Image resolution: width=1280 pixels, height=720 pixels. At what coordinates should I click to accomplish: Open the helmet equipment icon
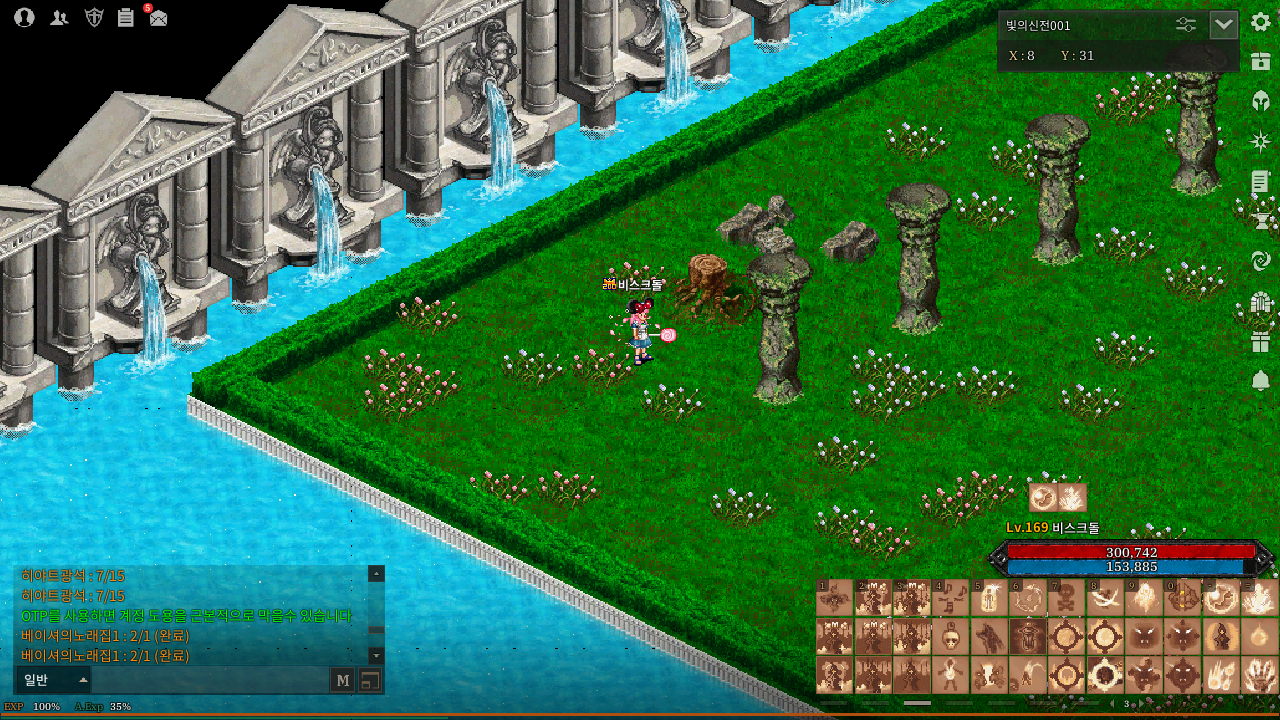[1260, 100]
